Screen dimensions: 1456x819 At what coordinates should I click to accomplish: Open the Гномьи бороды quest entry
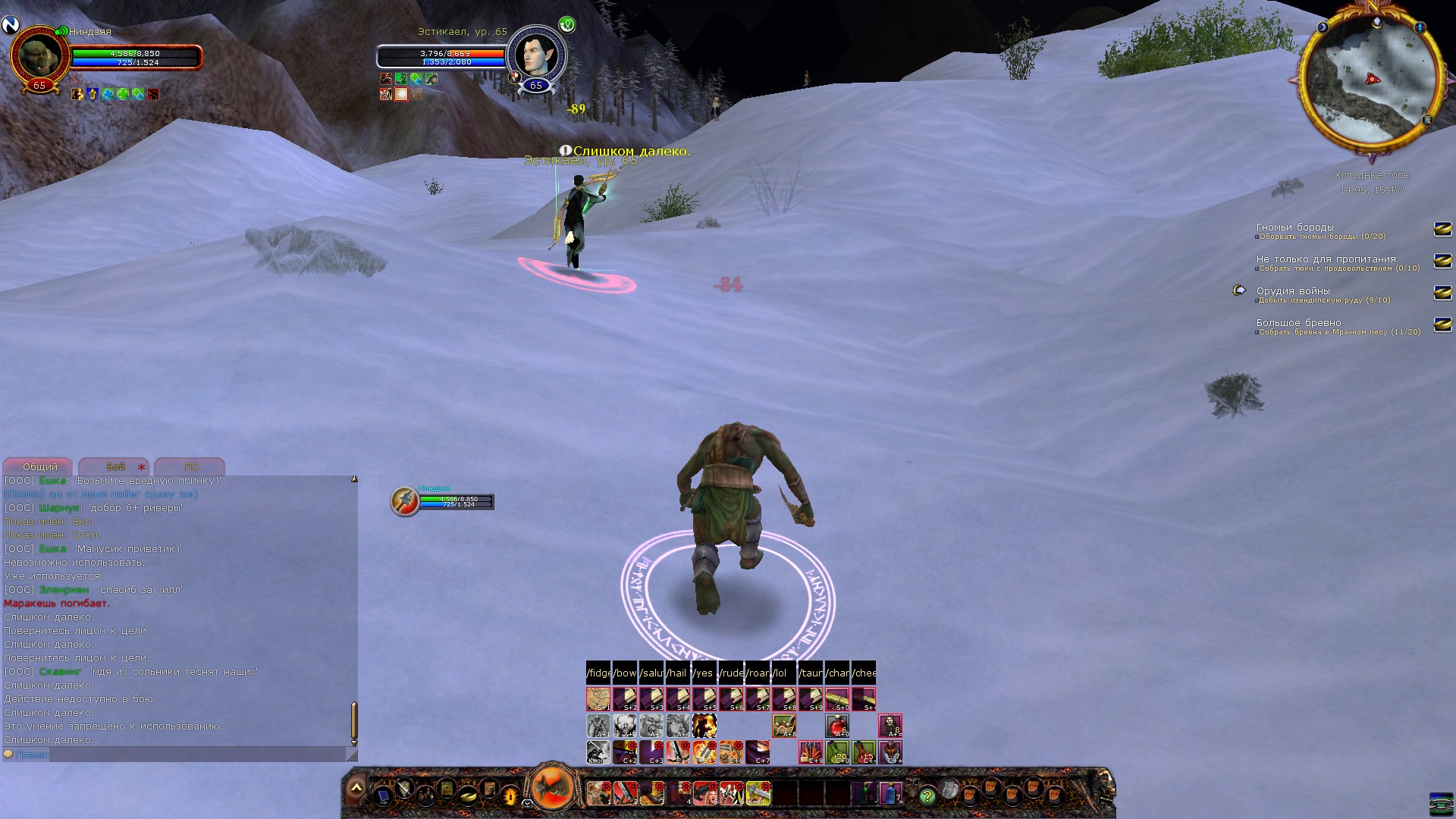coord(1294,227)
